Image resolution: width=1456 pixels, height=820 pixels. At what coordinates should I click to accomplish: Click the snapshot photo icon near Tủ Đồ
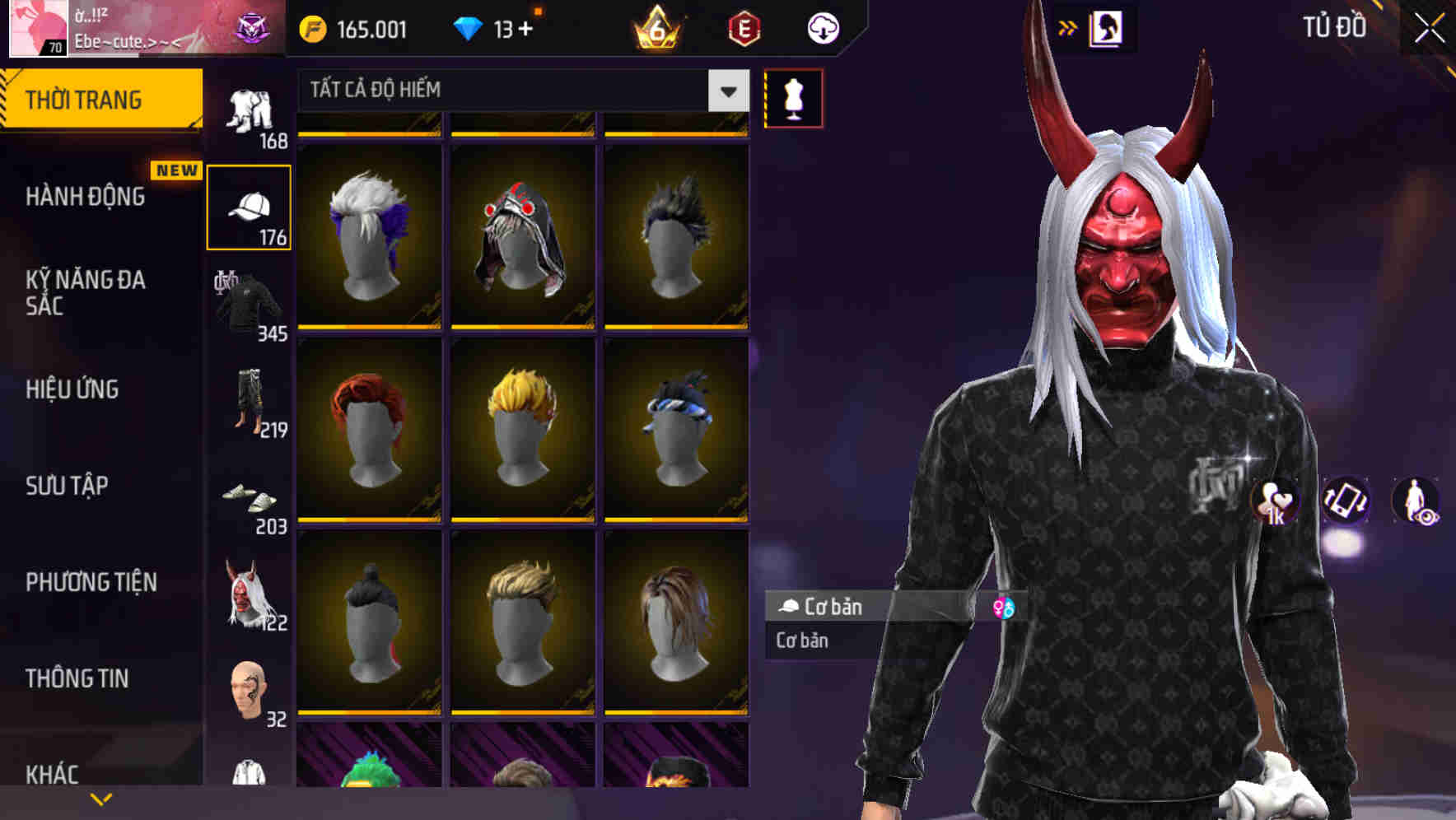click(1108, 27)
